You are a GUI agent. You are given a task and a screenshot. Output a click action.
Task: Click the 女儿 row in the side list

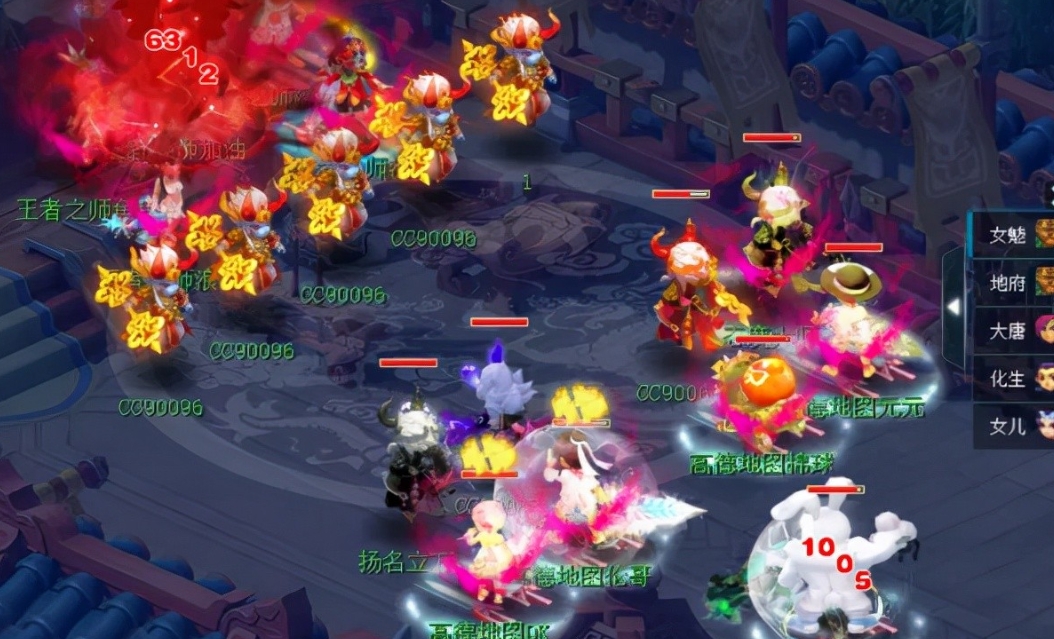click(x=1010, y=426)
